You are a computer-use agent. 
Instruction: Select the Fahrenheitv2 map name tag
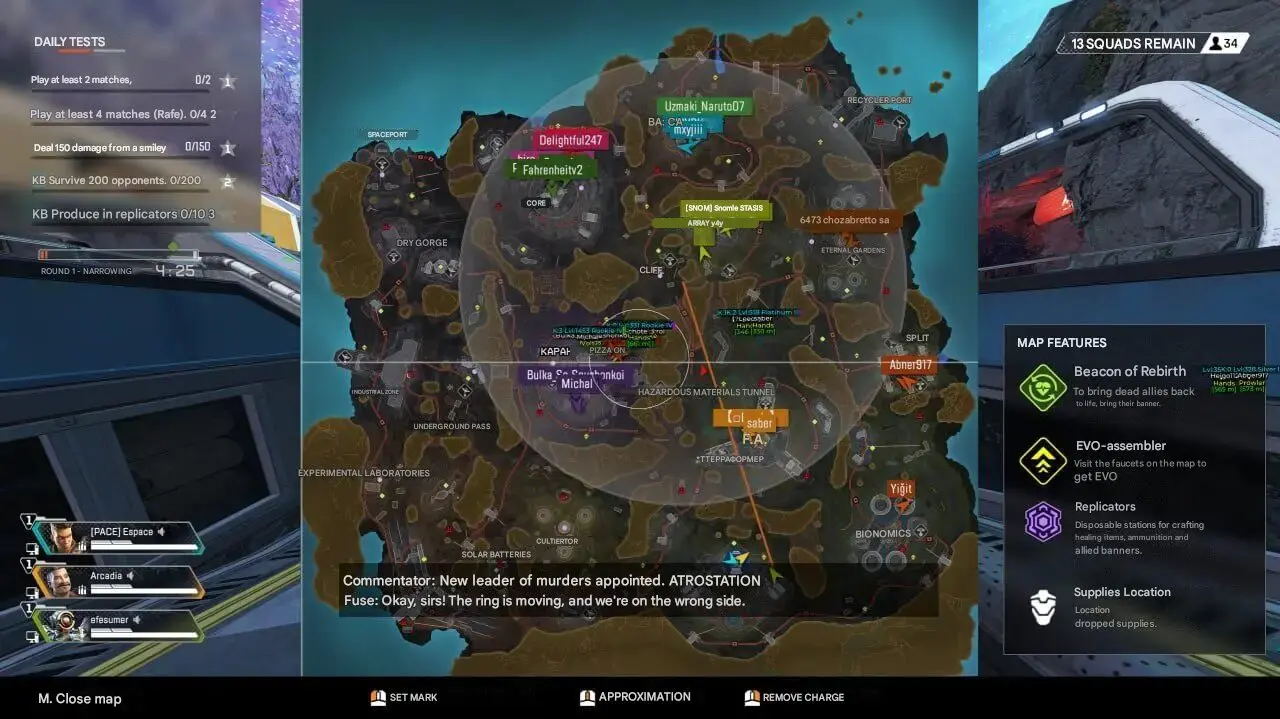(x=552, y=169)
